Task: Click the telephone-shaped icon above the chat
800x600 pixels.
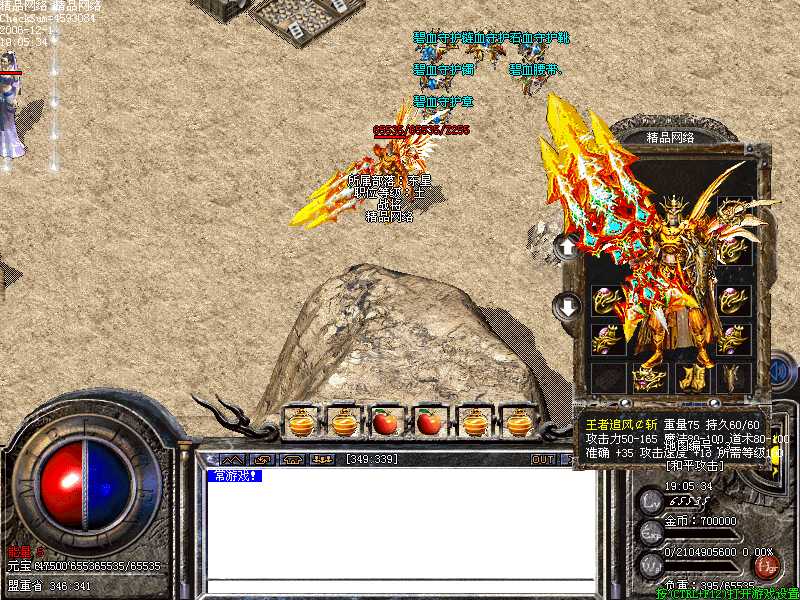Action: click(x=294, y=460)
